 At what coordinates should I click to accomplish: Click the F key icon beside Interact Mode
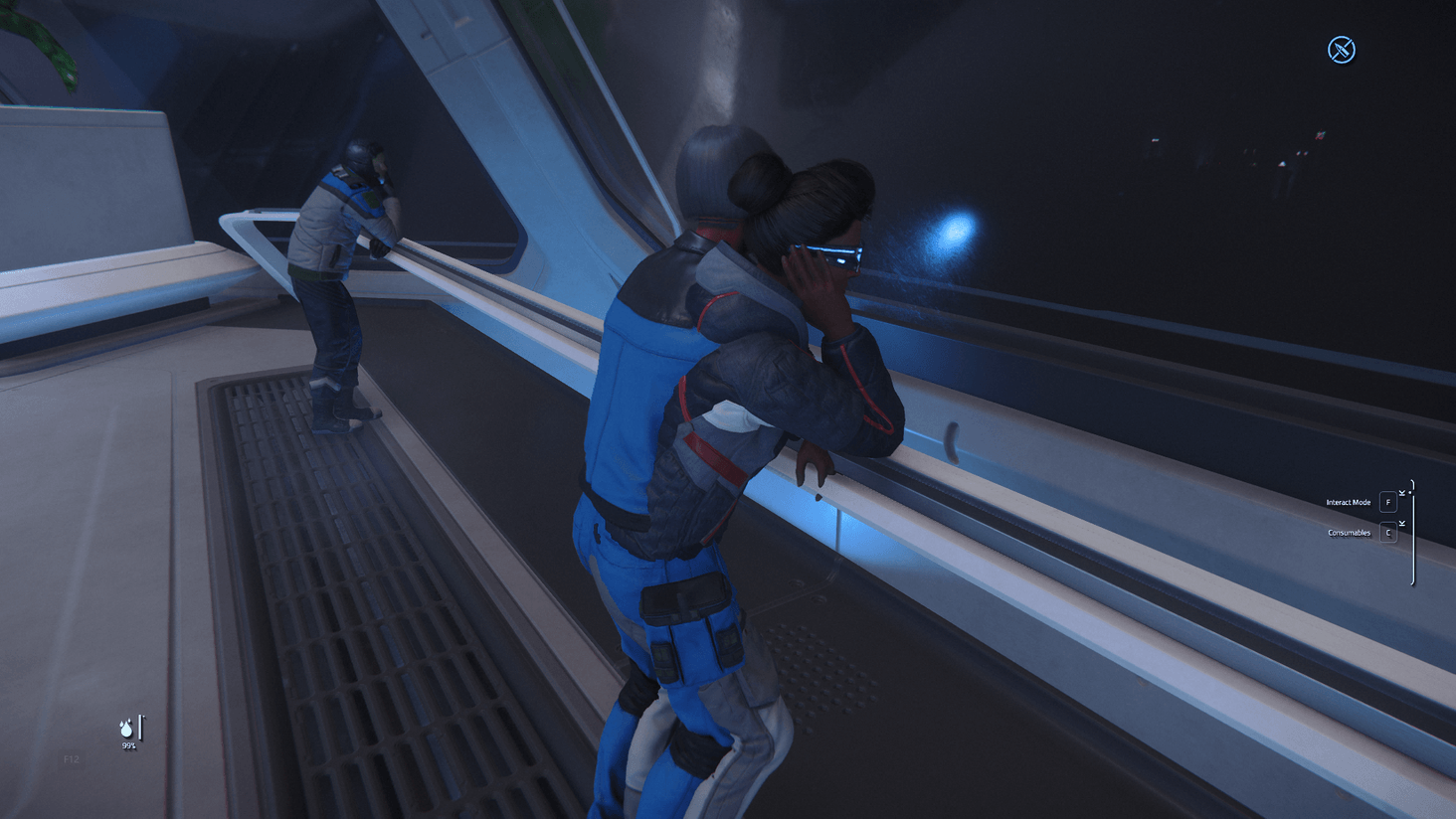(1388, 502)
